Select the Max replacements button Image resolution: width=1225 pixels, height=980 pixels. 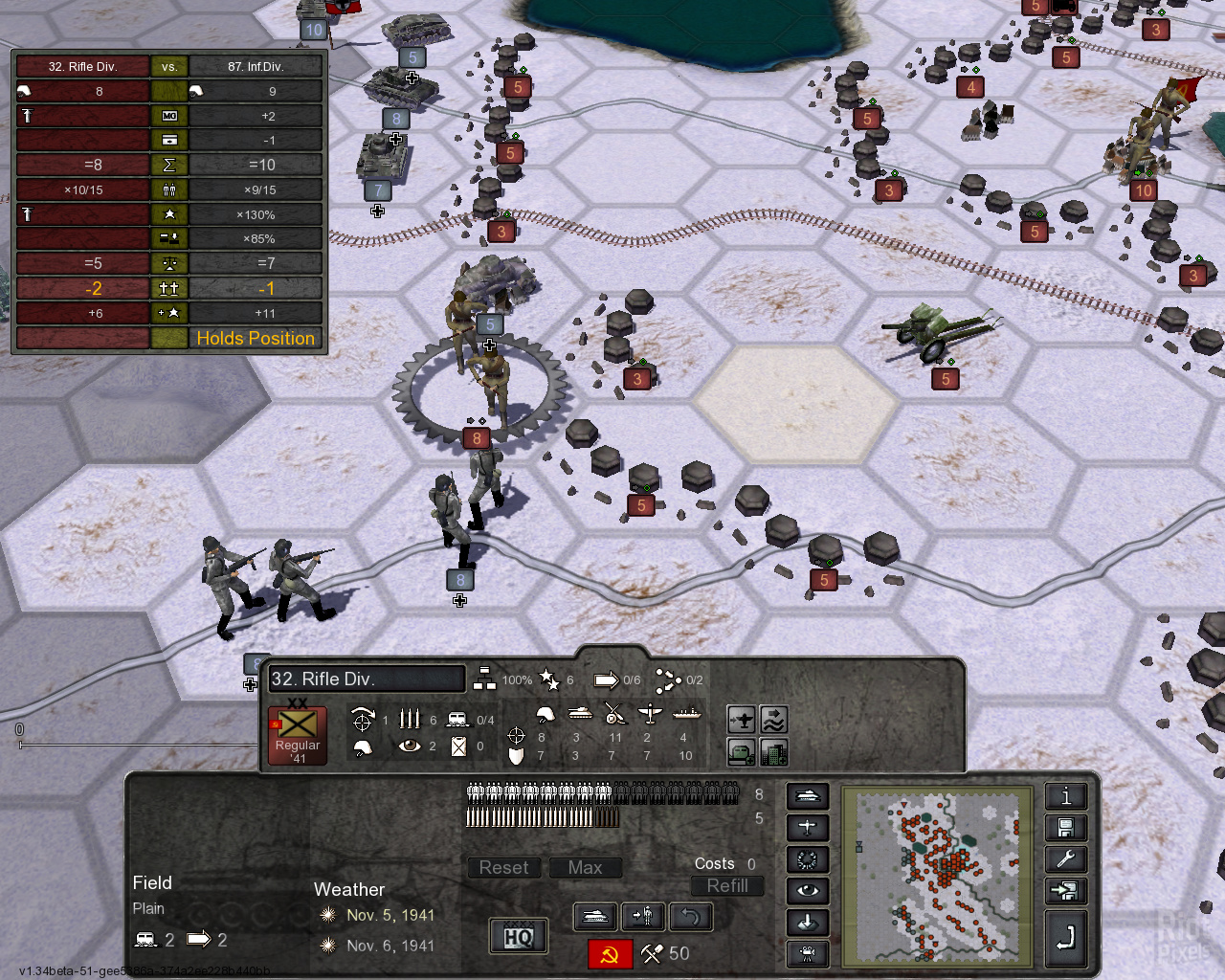coord(585,868)
